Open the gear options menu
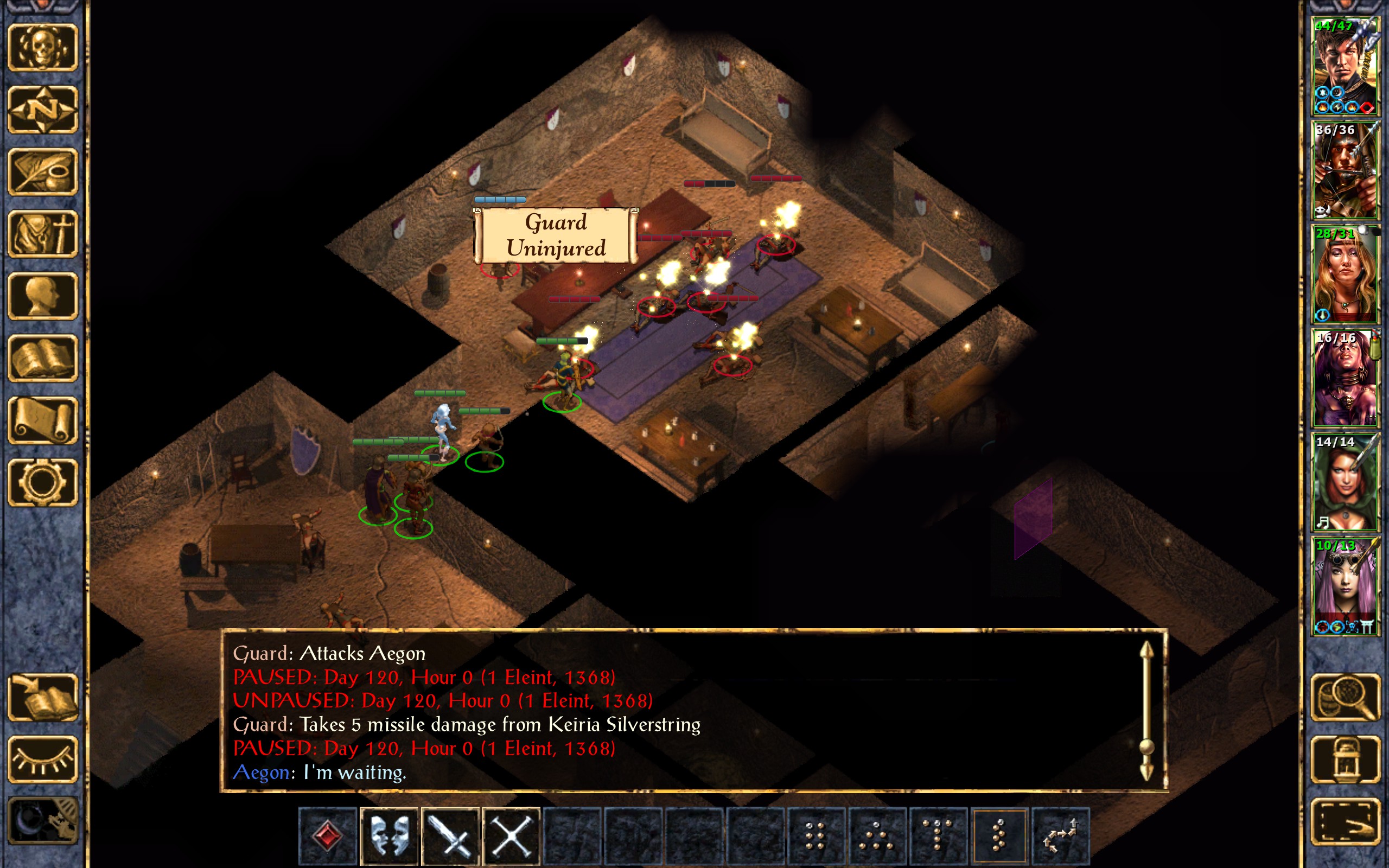 (x=43, y=482)
